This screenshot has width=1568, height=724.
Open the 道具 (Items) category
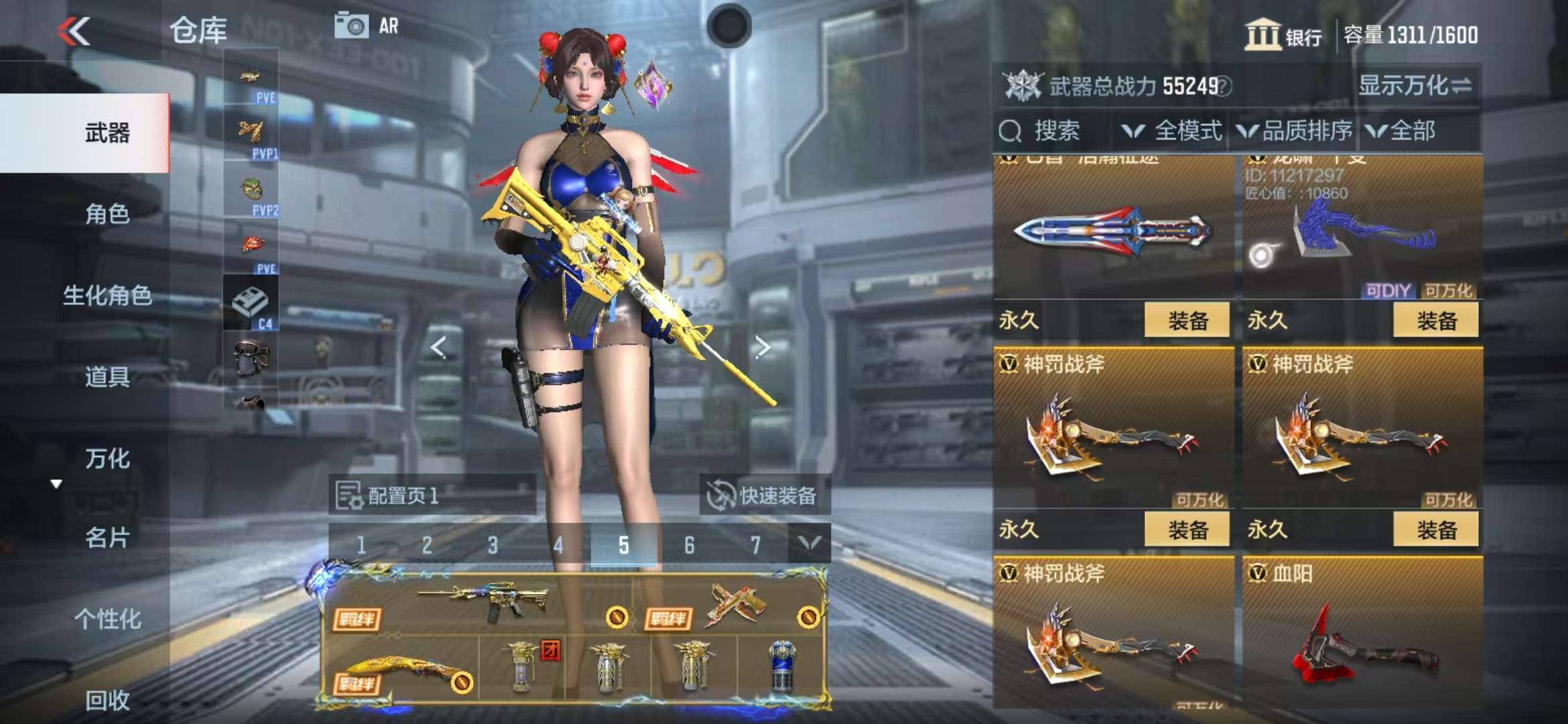click(x=107, y=377)
